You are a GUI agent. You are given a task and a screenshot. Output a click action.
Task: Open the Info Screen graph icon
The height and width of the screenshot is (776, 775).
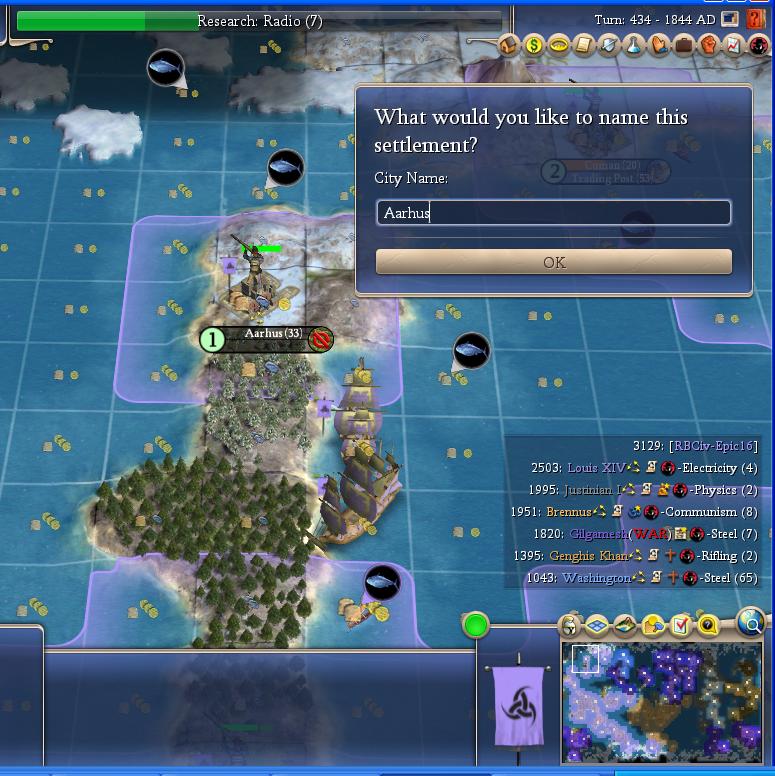[733, 45]
